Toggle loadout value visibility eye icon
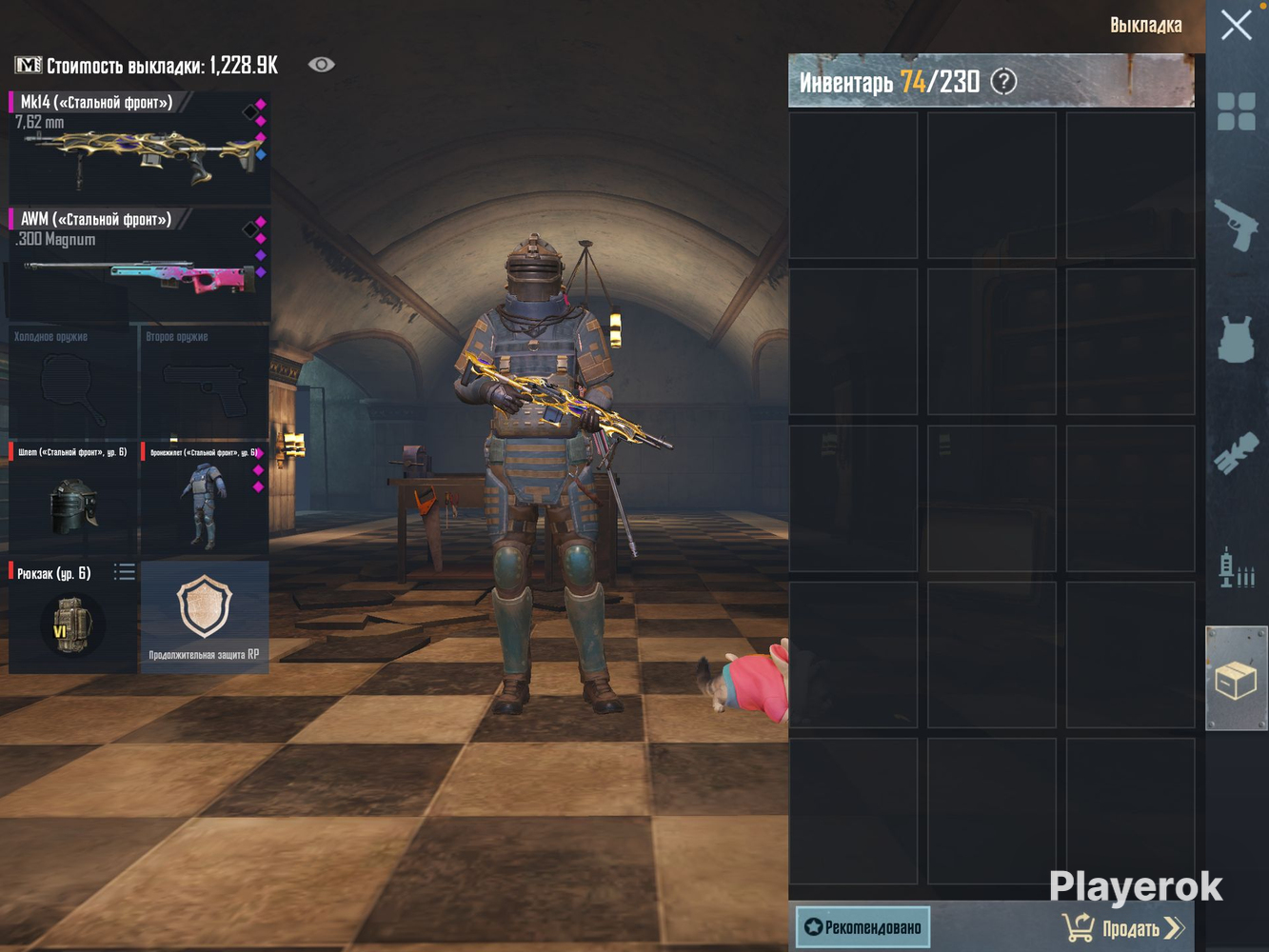The width and height of the screenshot is (1269, 952). pyautogui.click(x=321, y=65)
